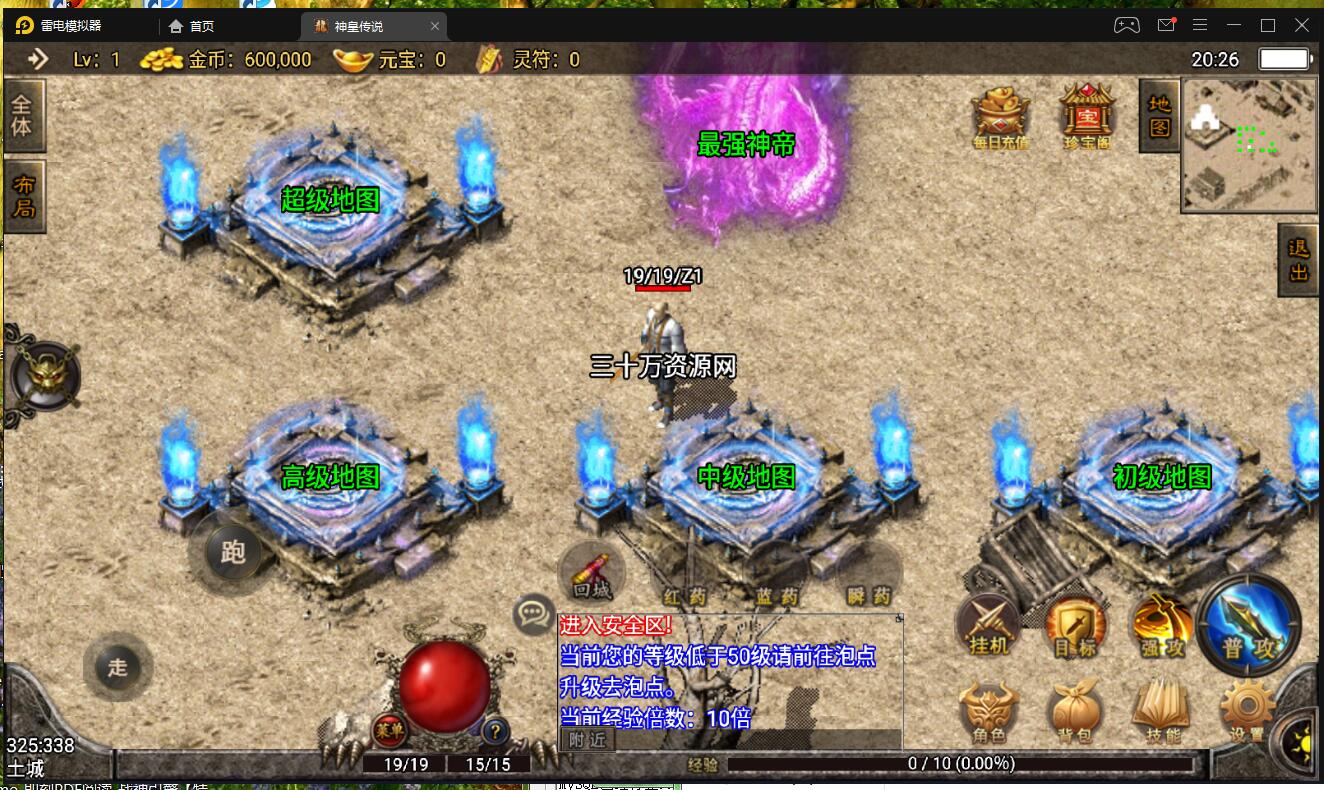
Task: Open the 技能 skills book
Action: tap(1160, 711)
